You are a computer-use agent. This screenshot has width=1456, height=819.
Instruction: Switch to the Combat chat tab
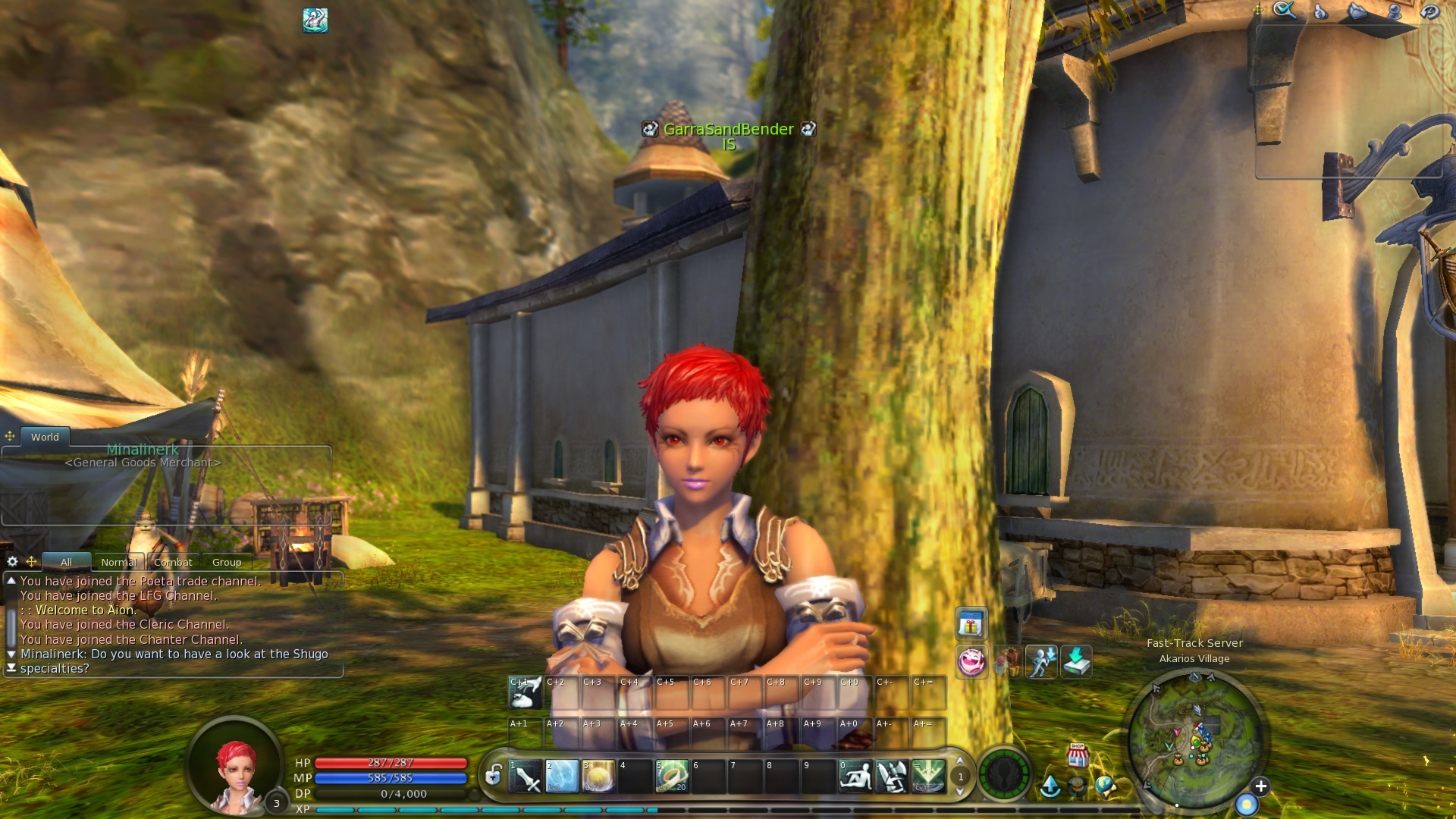point(173,562)
